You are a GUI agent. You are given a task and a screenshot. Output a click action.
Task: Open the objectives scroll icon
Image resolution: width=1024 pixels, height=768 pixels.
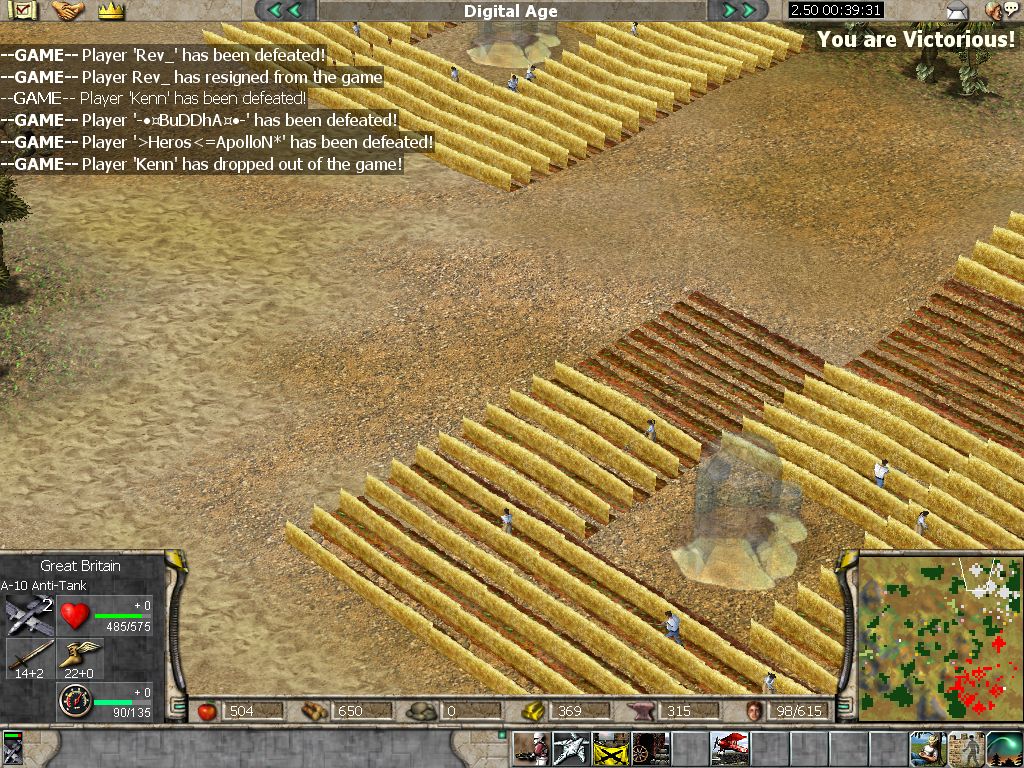[x=22, y=11]
